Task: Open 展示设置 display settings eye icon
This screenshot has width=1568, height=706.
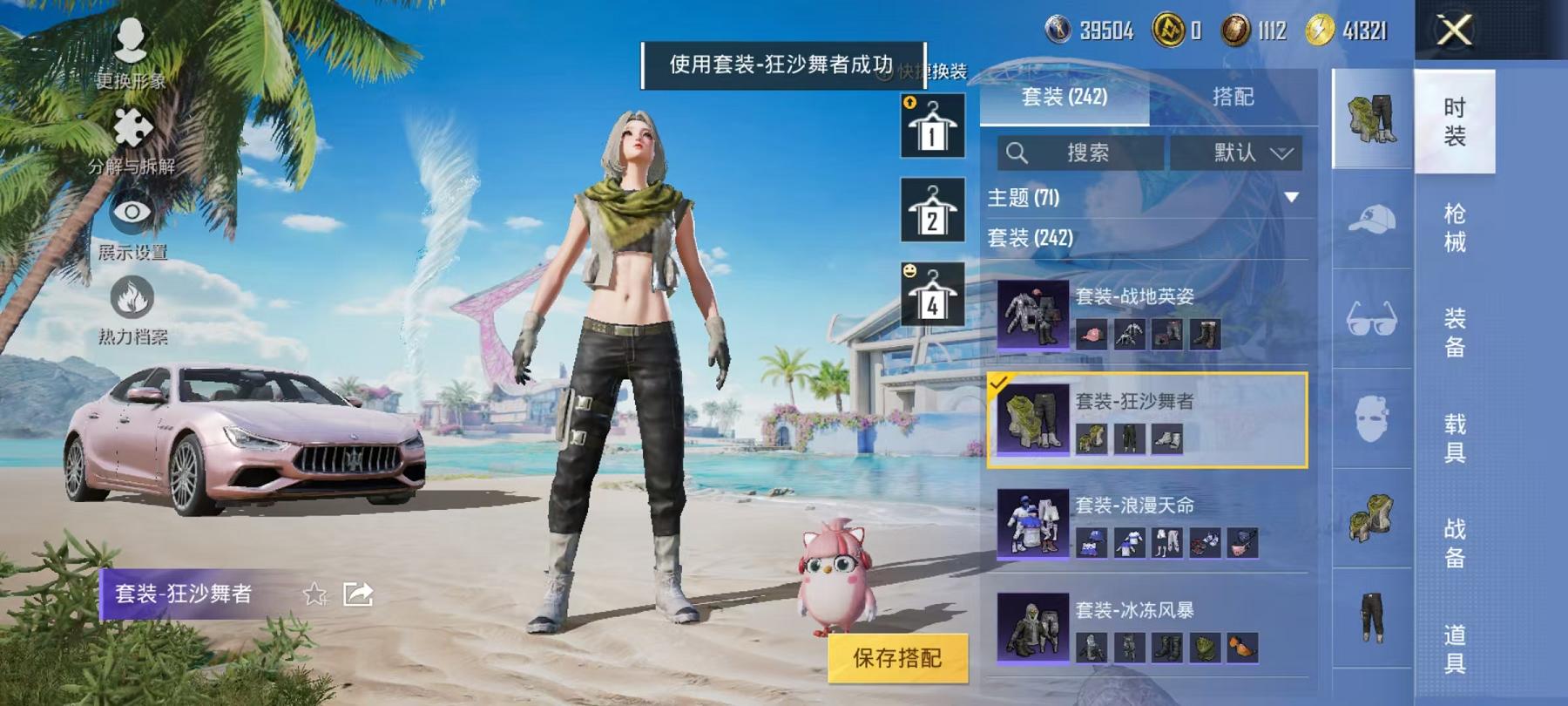Action: 132,210
